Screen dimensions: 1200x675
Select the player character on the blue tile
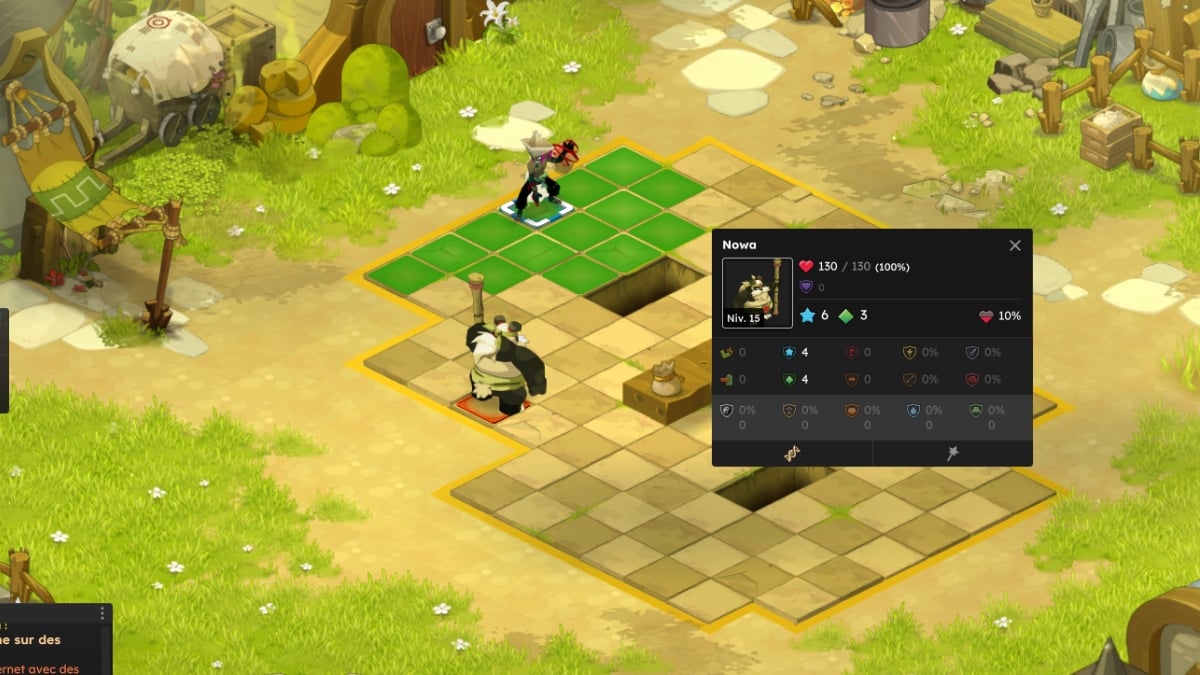(x=540, y=180)
